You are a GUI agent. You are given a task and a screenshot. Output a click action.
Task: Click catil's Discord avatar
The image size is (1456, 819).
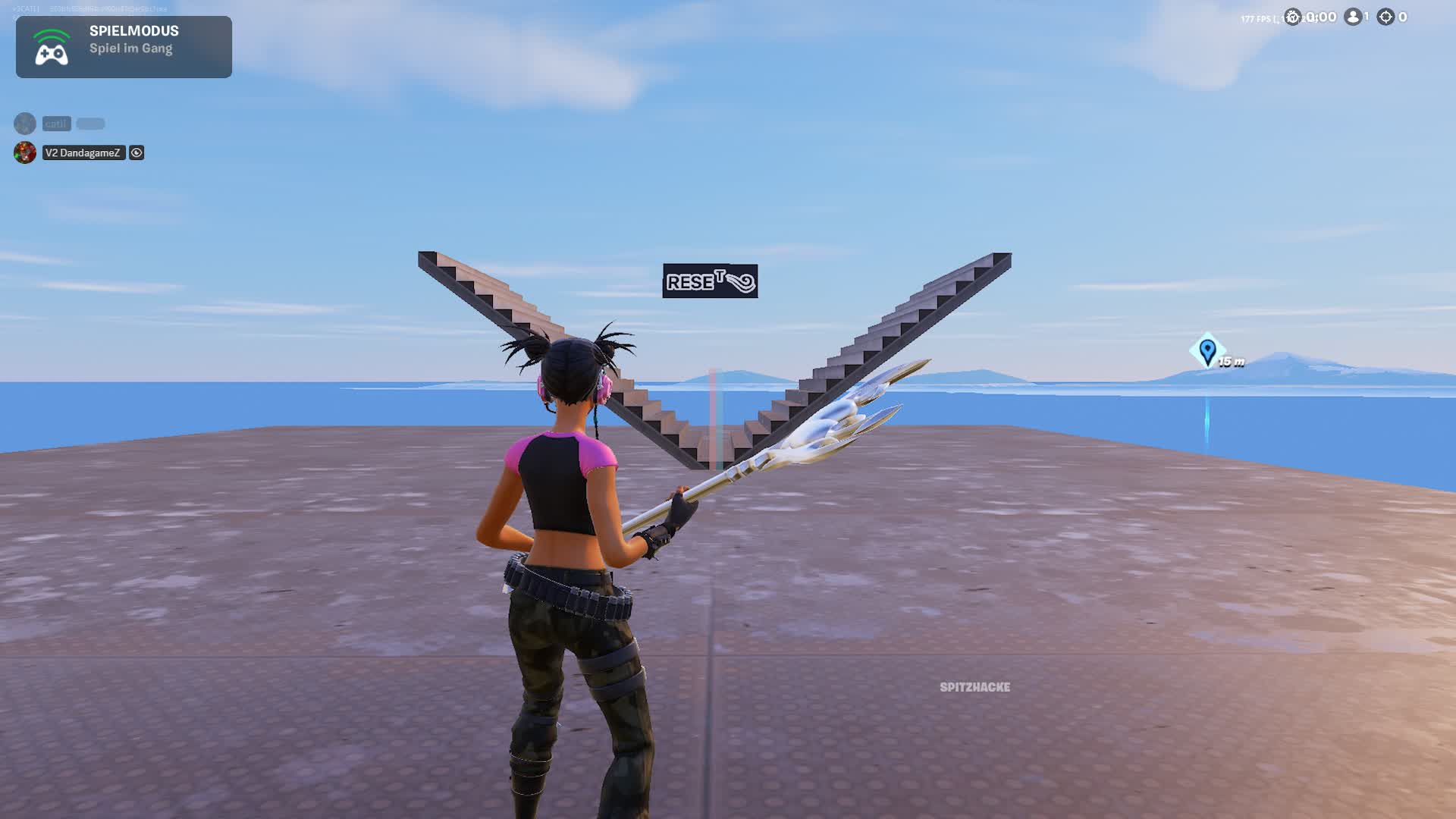point(24,124)
